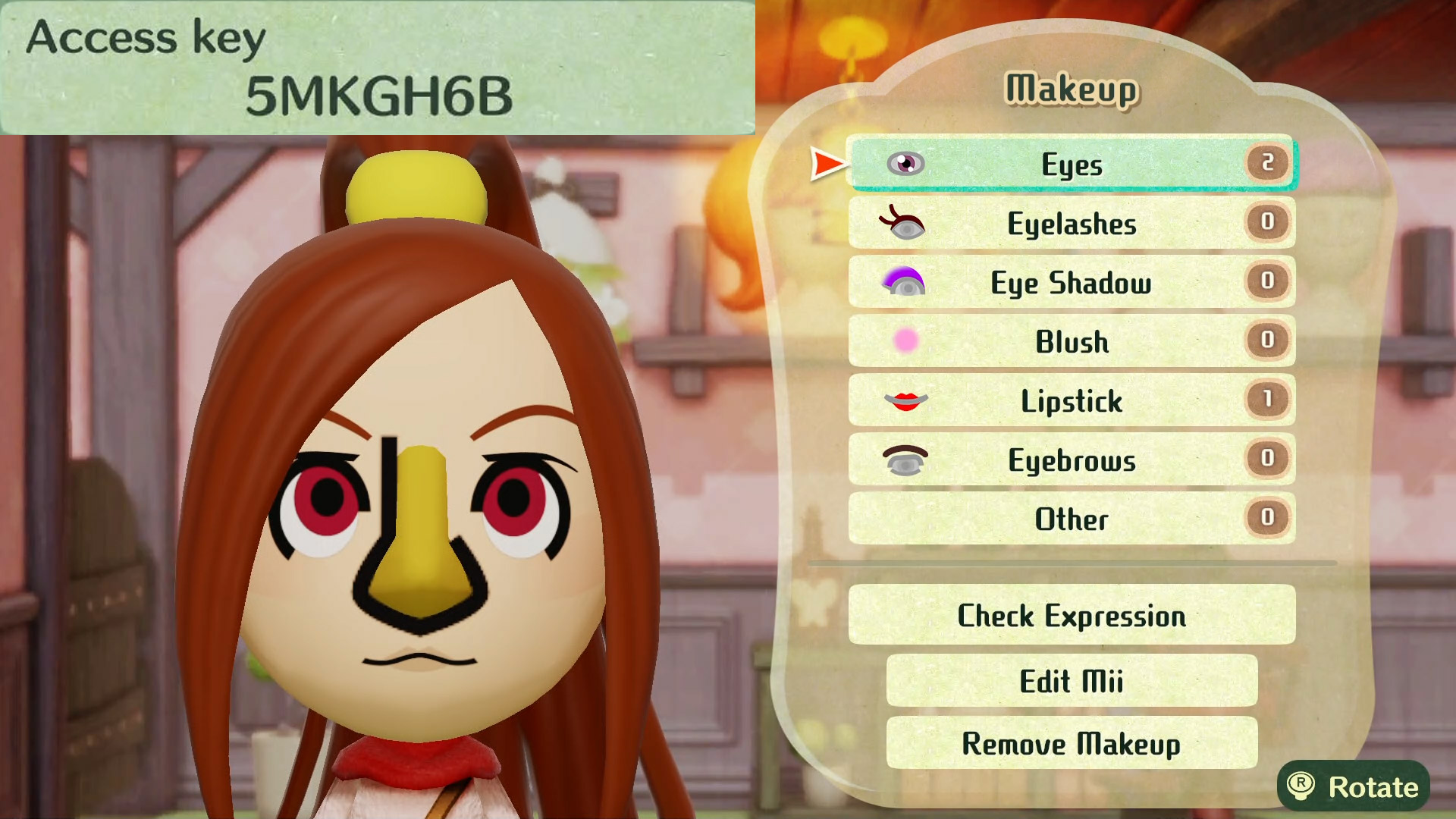Click Remove Makeup button
The width and height of the screenshot is (1456, 819).
(x=1071, y=743)
